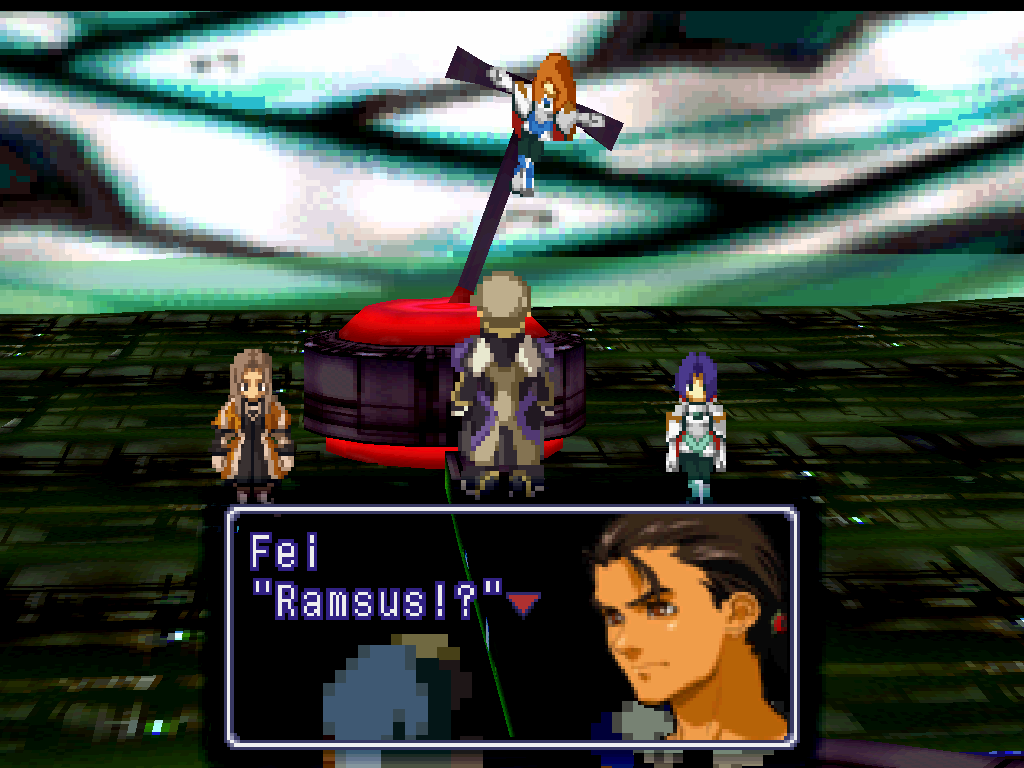The height and width of the screenshot is (768, 1024).
Task: Click the red dialogue advance arrow
Action: point(523,602)
